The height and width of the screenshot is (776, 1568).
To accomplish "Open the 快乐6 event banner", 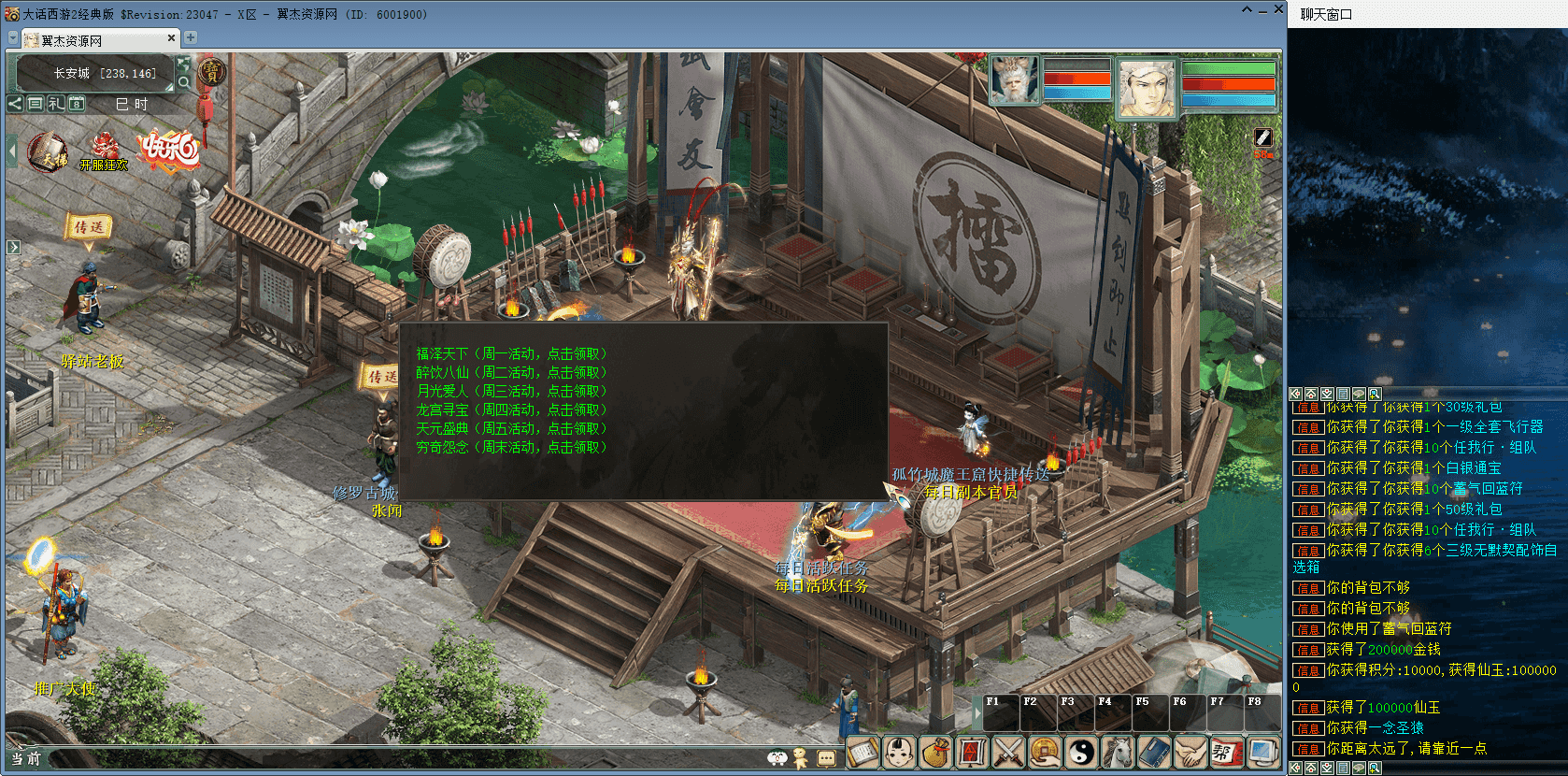I will point(169,150).
